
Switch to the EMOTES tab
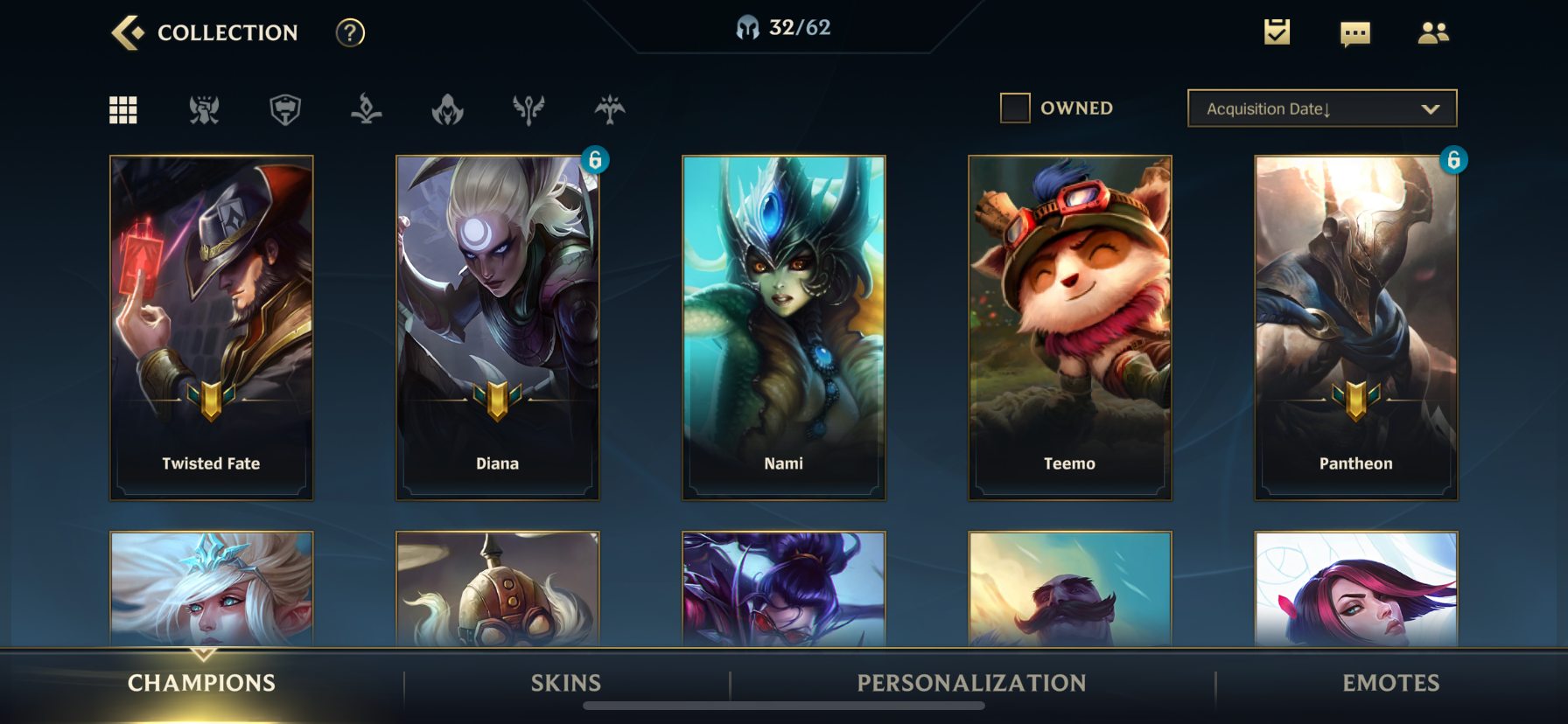(x=1391, y=683)
